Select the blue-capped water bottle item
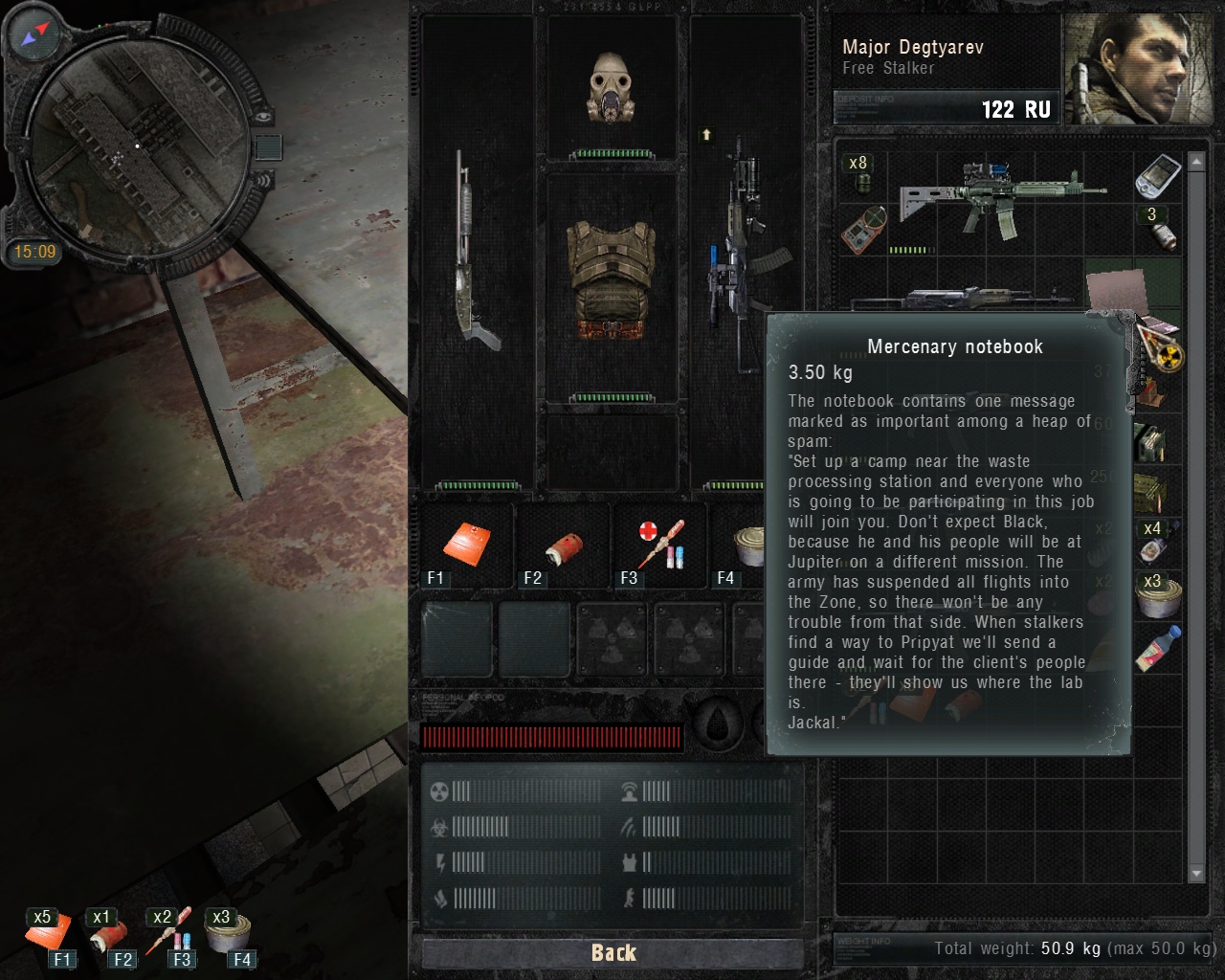Viewport: 1225px width, 980px height. 1158,648
